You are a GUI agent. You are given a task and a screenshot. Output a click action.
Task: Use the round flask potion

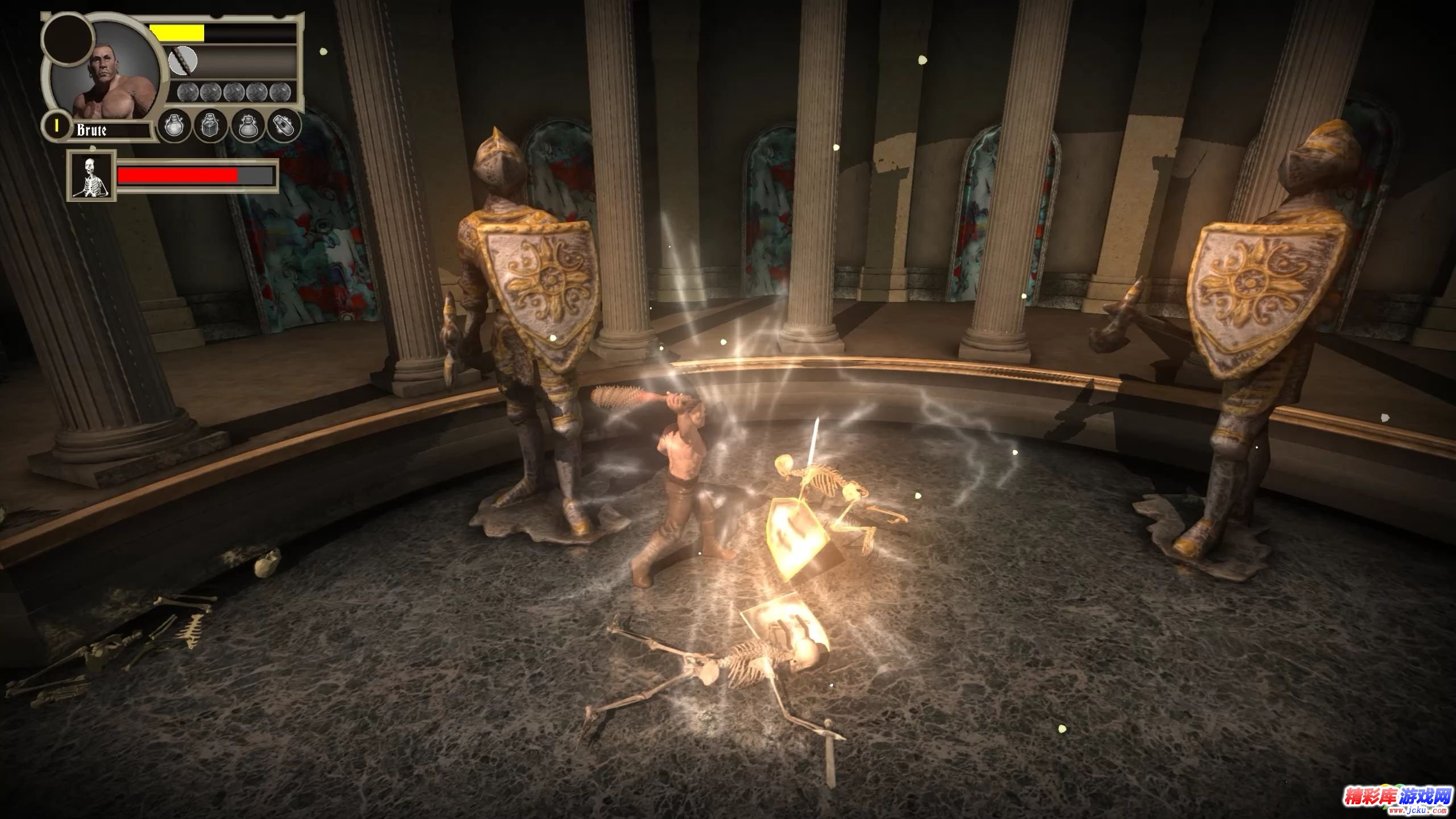coord(173,126)
